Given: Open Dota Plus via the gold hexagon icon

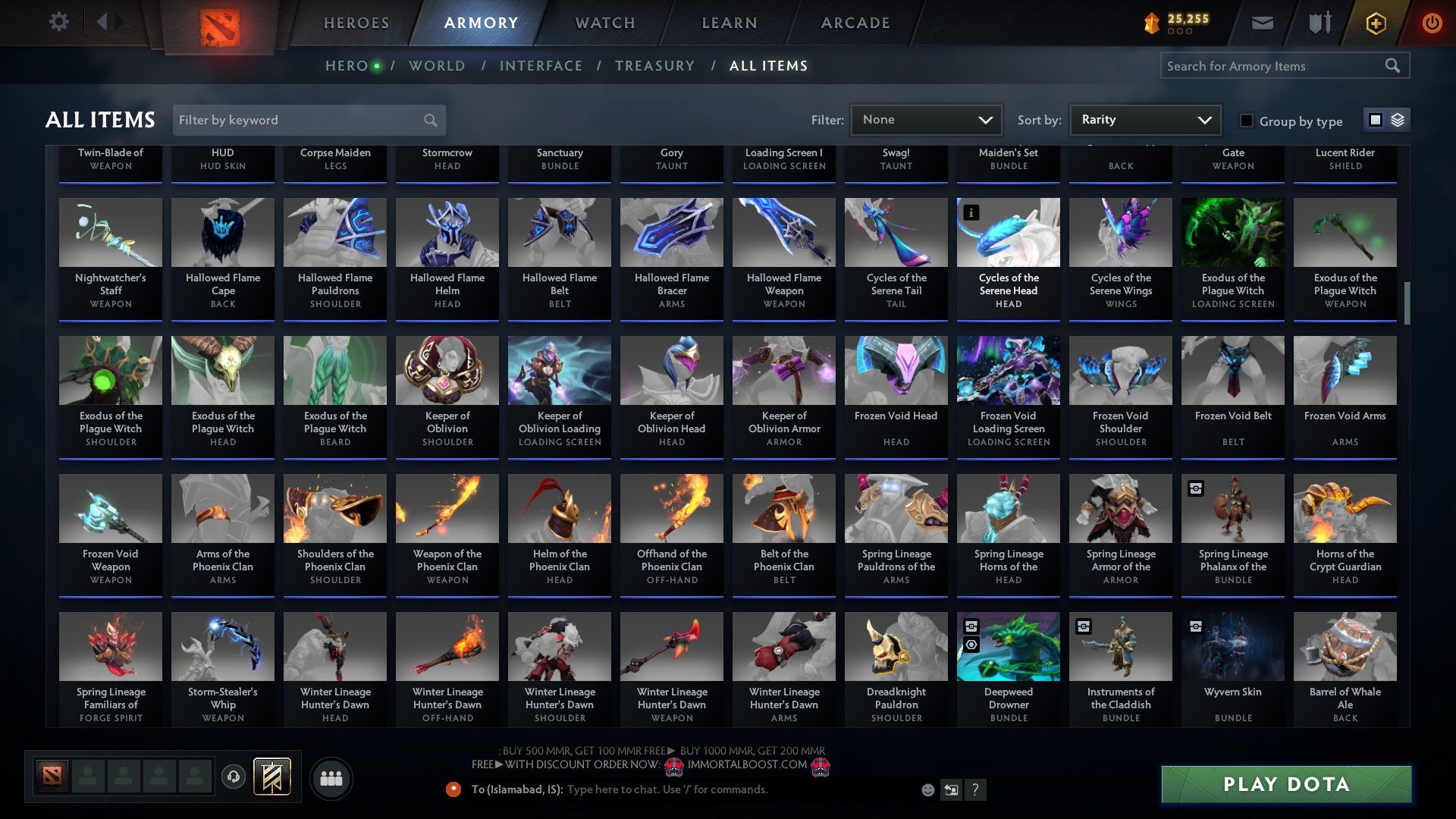Looking at the screenshot, I should [x=1375, y=23].
